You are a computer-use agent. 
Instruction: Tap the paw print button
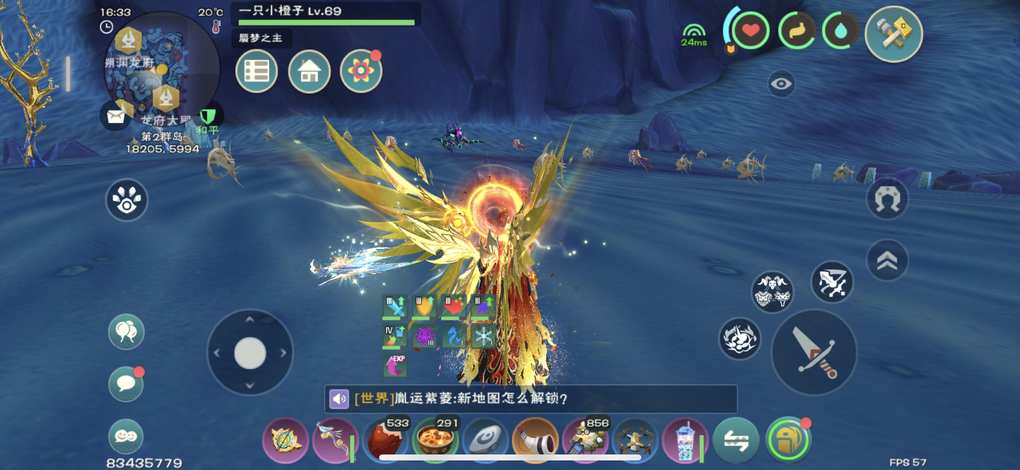click(127, 200)
